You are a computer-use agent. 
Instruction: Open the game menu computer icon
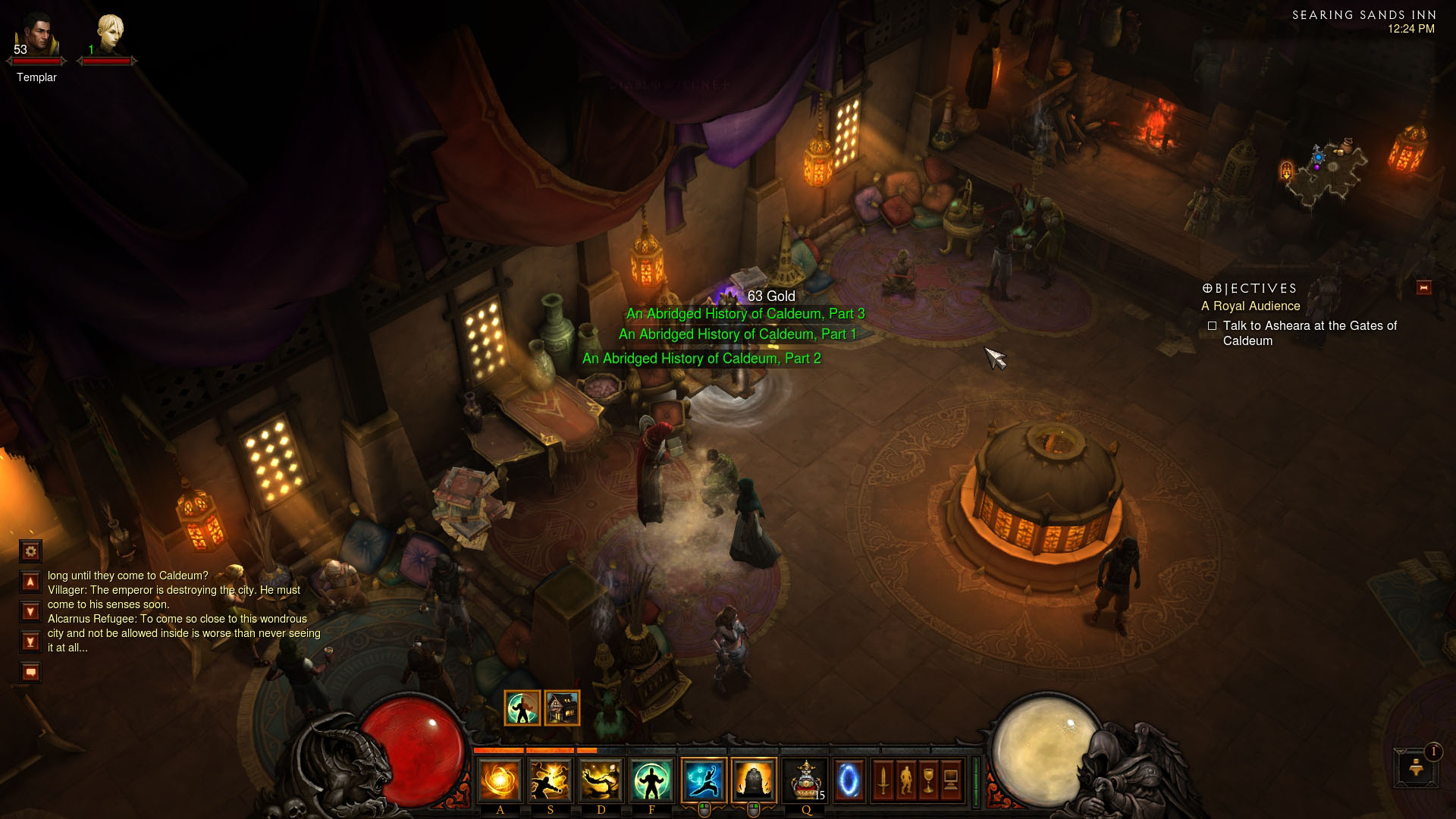(951, 780)
